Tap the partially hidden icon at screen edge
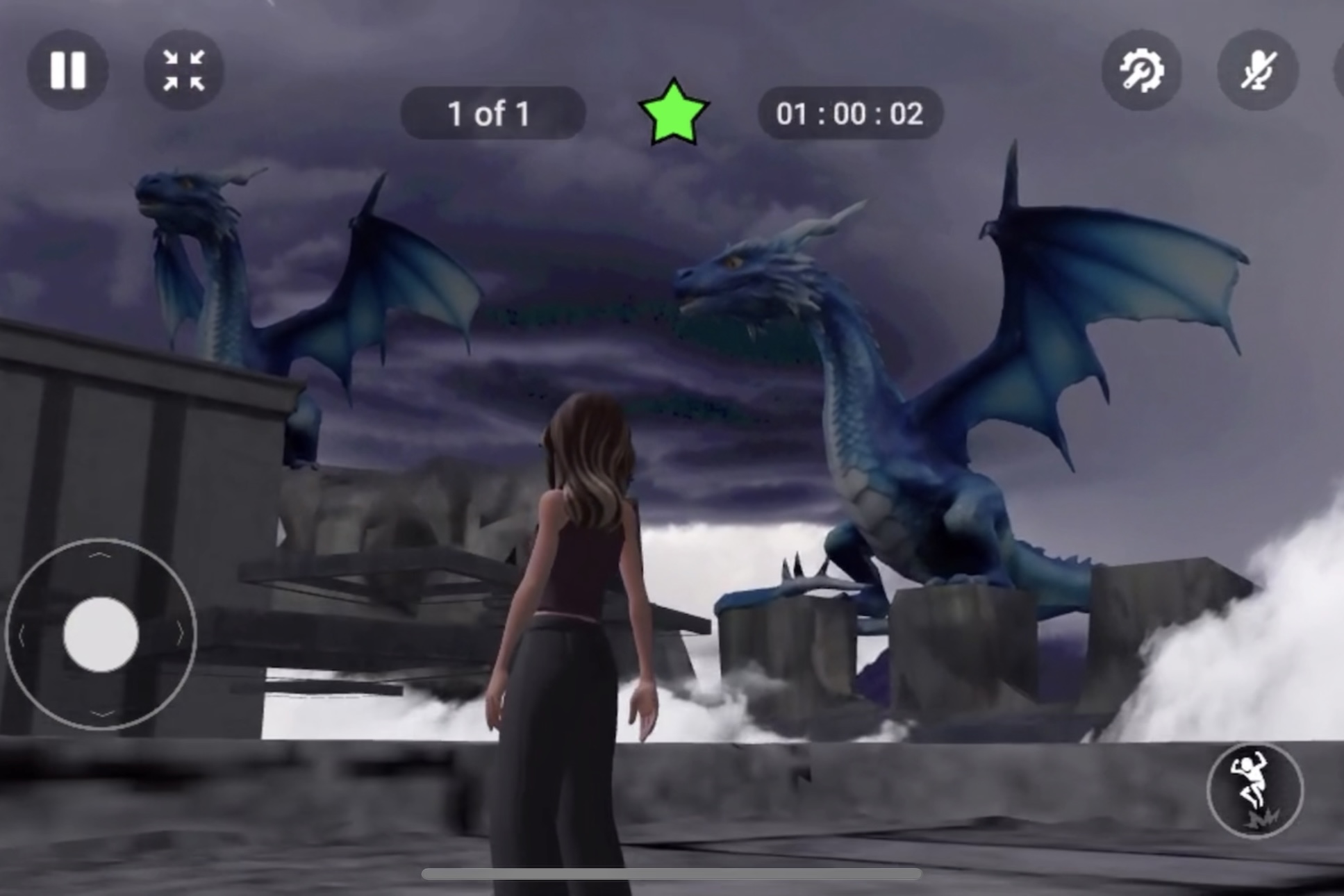Viewport: 1344px width, 896px height. coord(1339,69)
